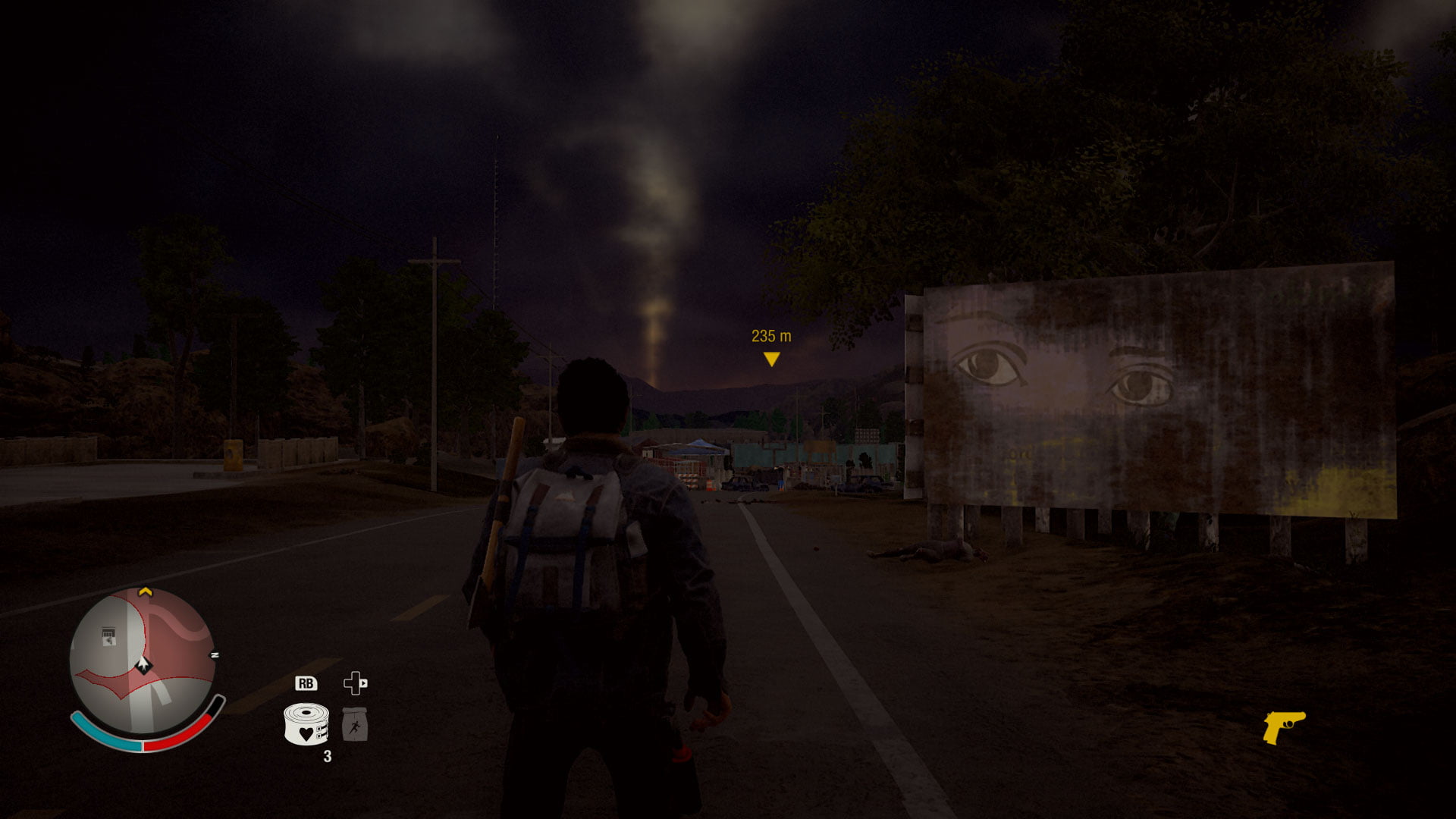Select the bandage roll consumable slot

(306, 724)
